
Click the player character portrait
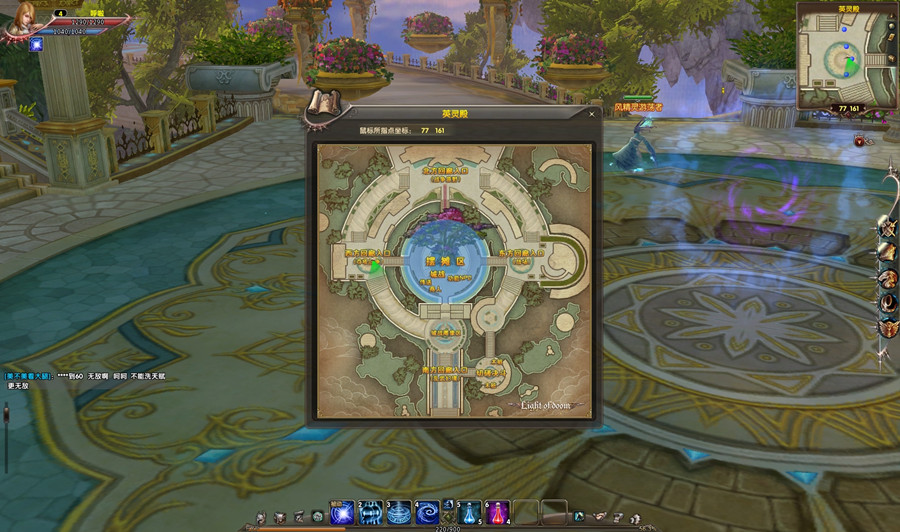click(x=21, y=21)
